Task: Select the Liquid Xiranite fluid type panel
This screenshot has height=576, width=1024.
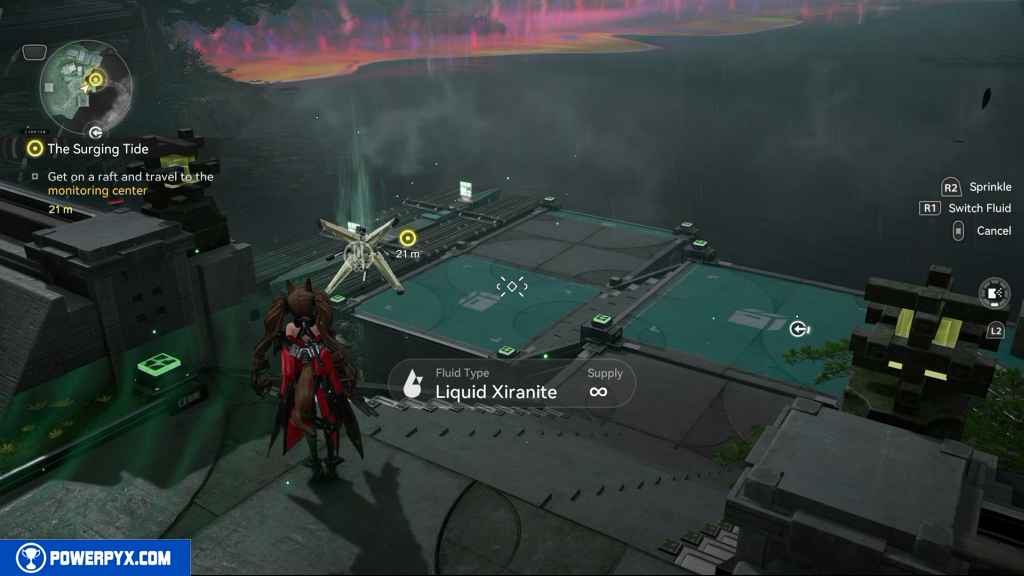Action: [x=512, y=383]
